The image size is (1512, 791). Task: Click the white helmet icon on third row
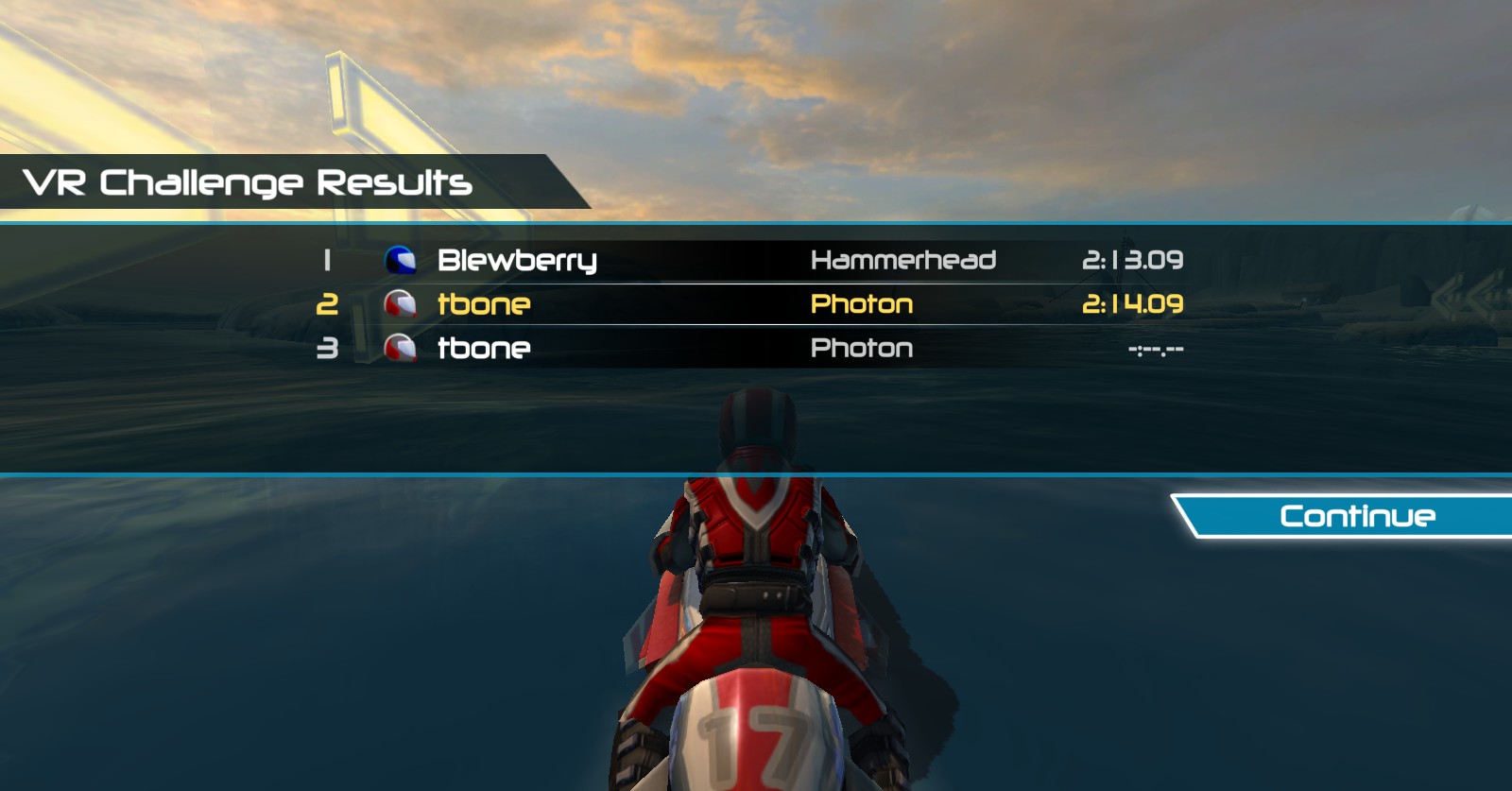(x=401, y=349)
